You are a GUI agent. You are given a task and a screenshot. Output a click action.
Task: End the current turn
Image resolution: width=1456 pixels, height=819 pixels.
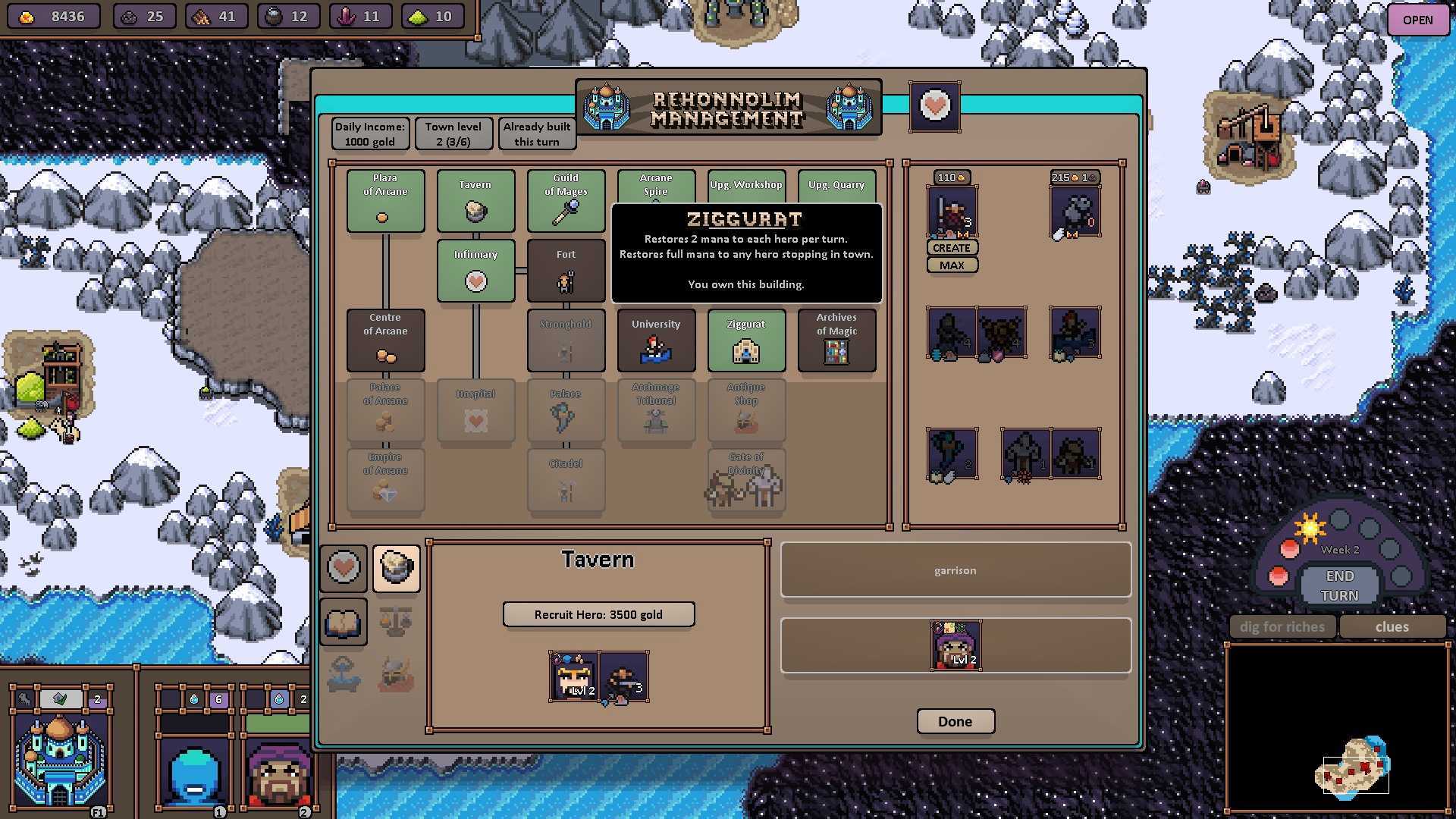coord(1339,586)
